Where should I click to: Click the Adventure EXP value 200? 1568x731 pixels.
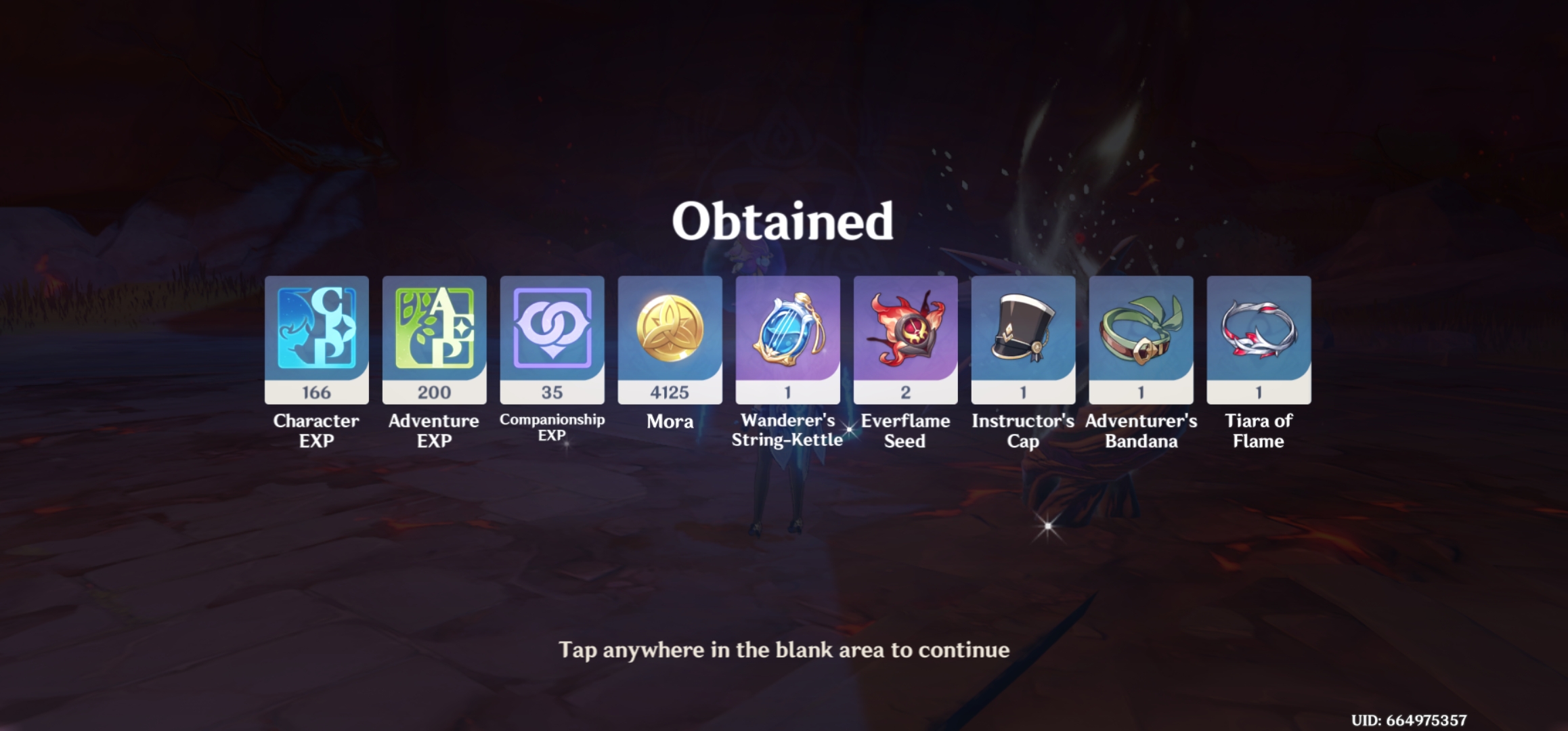pyautogui.click(x=433, y=391)
